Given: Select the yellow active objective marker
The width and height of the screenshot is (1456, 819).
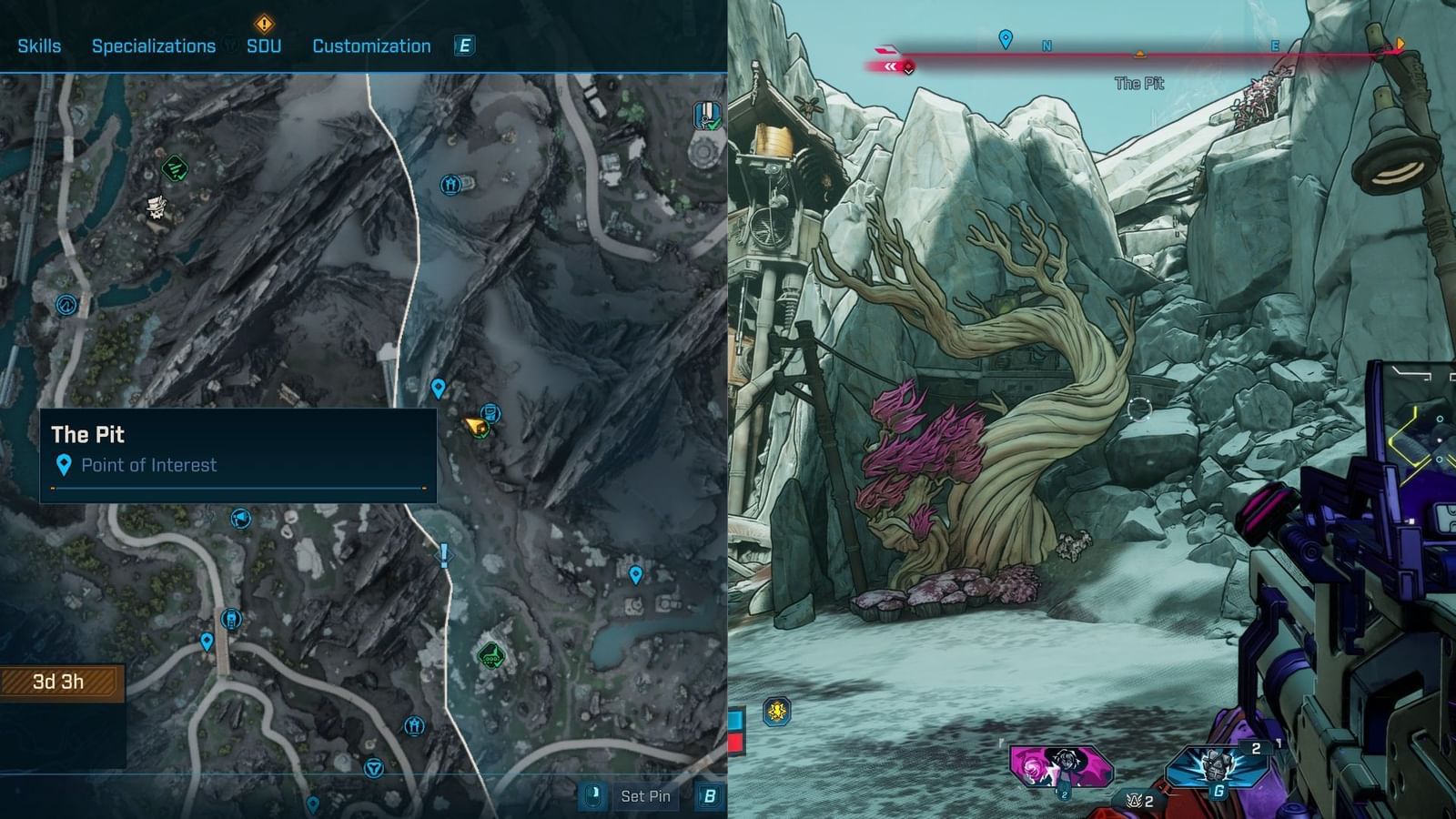Looking at the screenshot, I should 475,425.
